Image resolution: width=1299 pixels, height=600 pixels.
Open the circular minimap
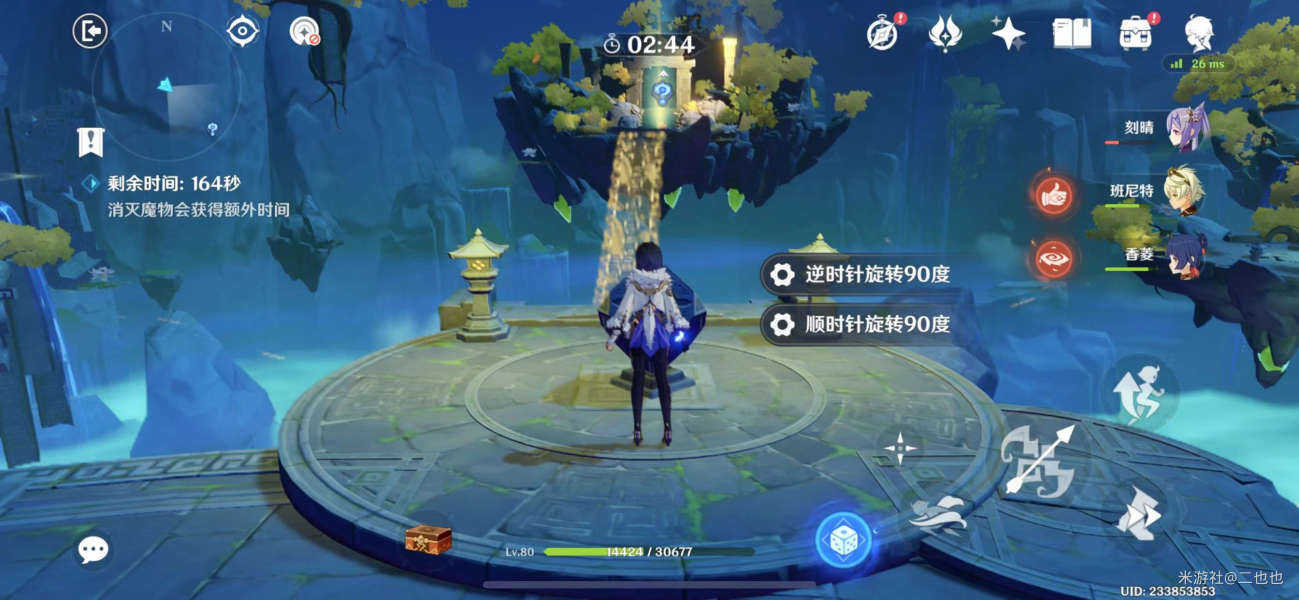pyautogui.click(x=165, y=87)
